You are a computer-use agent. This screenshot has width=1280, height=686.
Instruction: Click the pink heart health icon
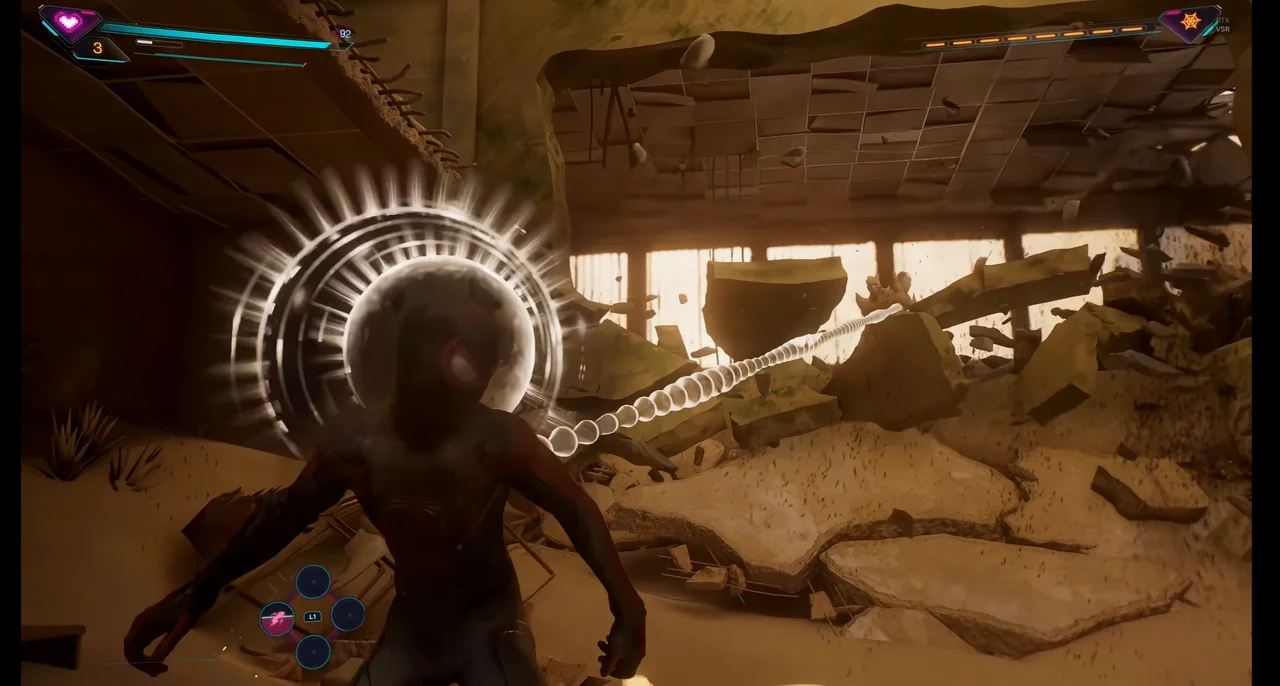click(x=70, y=20)
